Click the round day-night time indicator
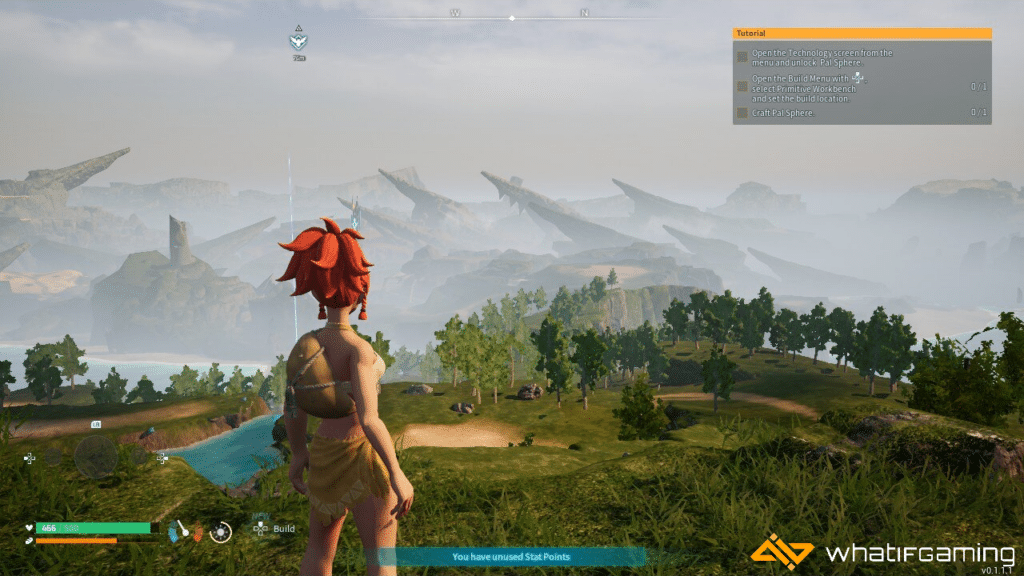Image resolution: width=1024 pixels, height=576 pixels. click(221, 532)
